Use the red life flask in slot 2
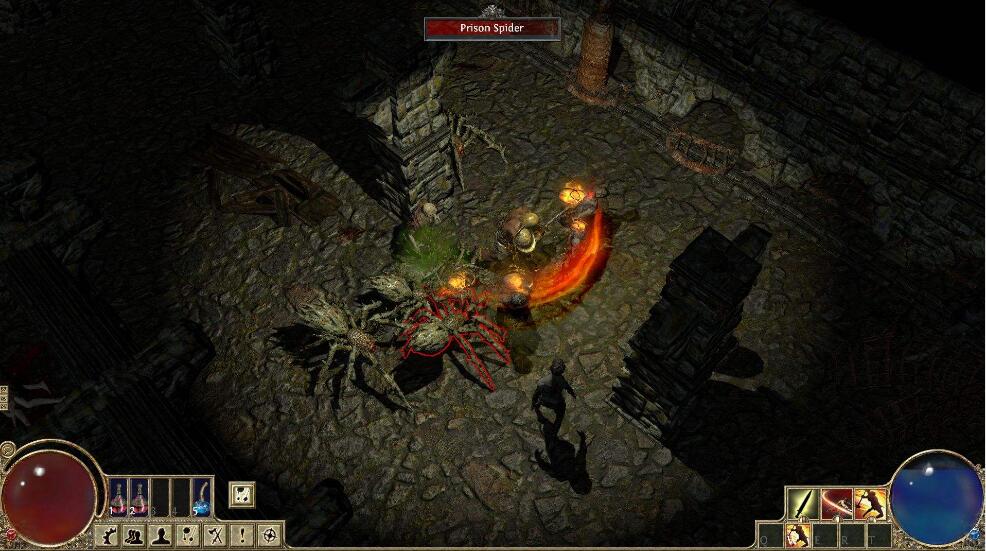 coord(140,496)
